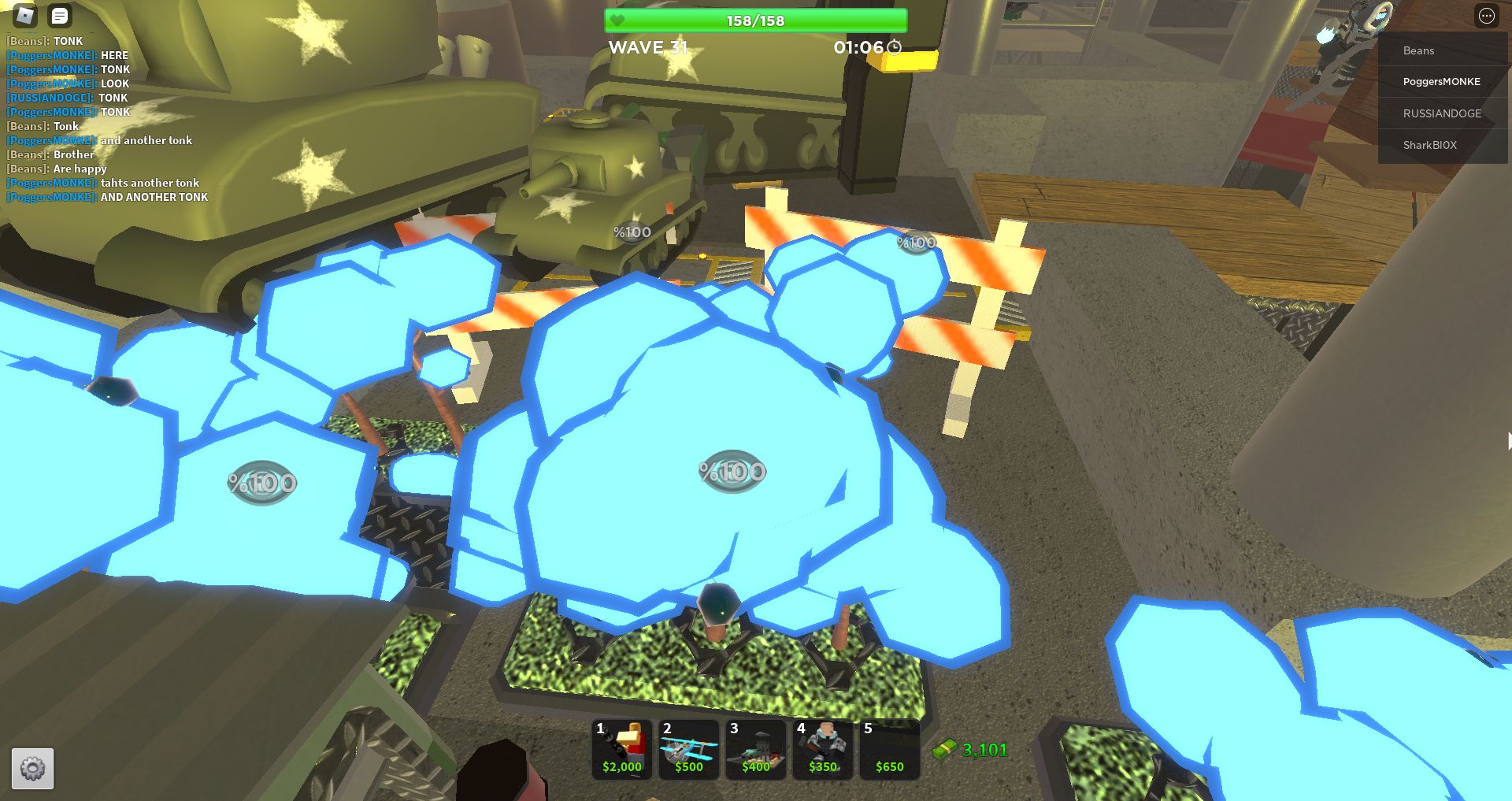Pick the $350 armored soldier tower slot
The width and height of the screenshot is (1512, 801).
(x=823, y=749)
